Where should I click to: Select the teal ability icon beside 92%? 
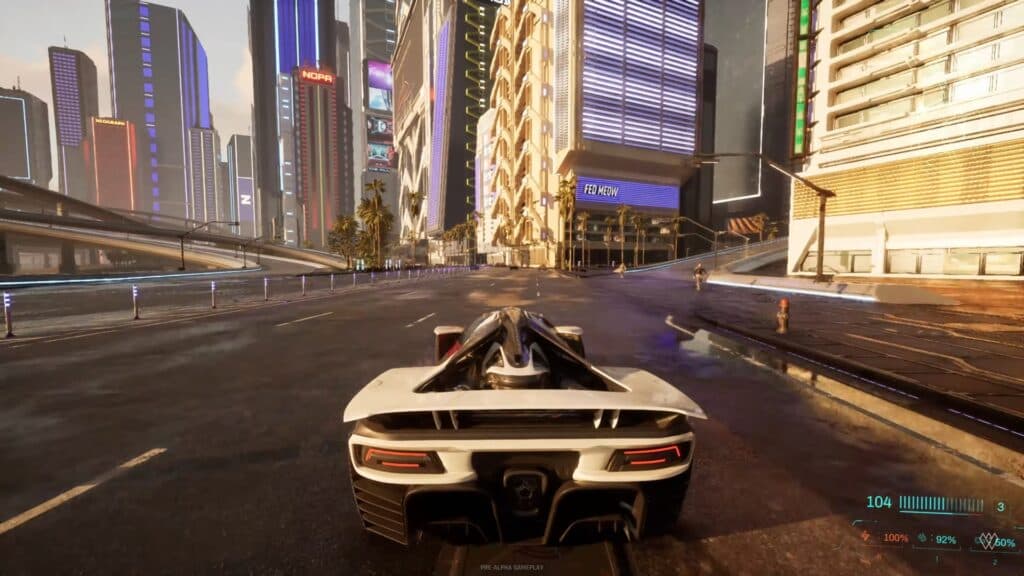click(x=922, y=538)
